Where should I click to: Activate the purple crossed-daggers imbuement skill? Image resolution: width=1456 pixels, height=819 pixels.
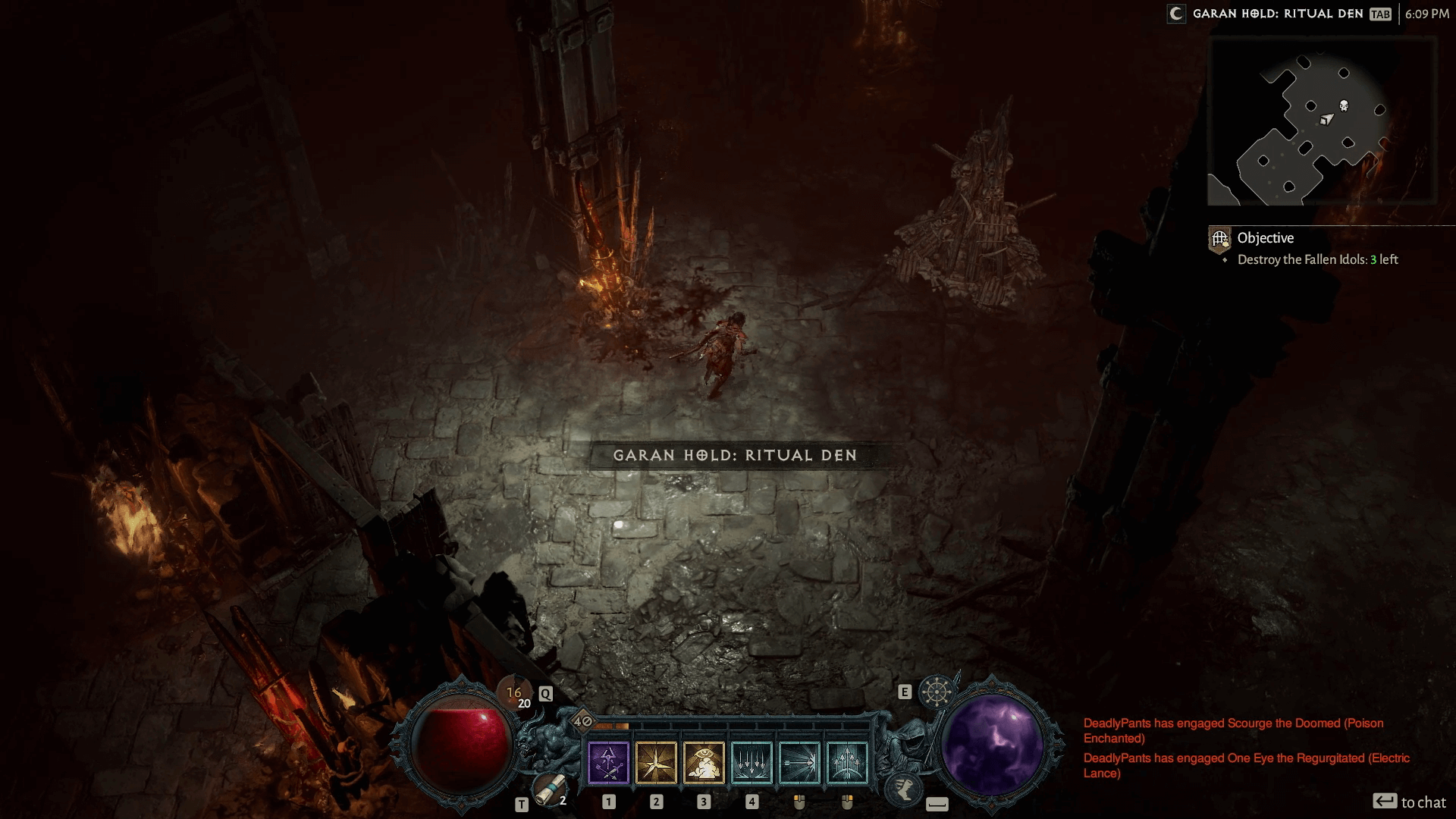pyautogui.click(x=608, y=763)
